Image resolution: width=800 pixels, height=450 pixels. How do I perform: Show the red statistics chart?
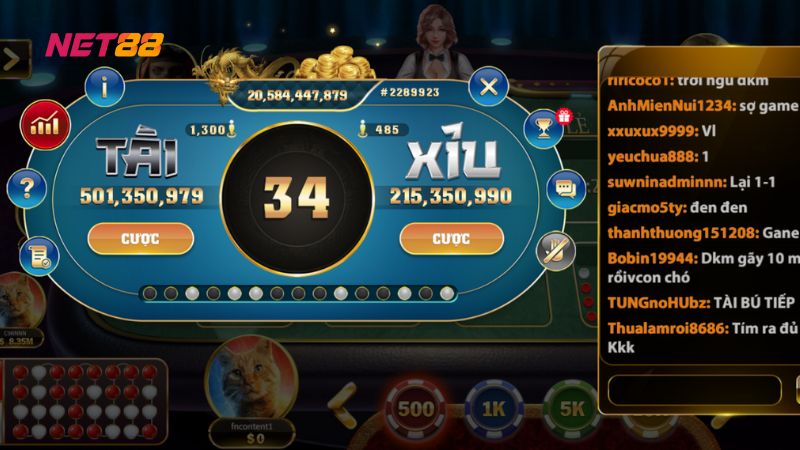[x=43, y=124]
